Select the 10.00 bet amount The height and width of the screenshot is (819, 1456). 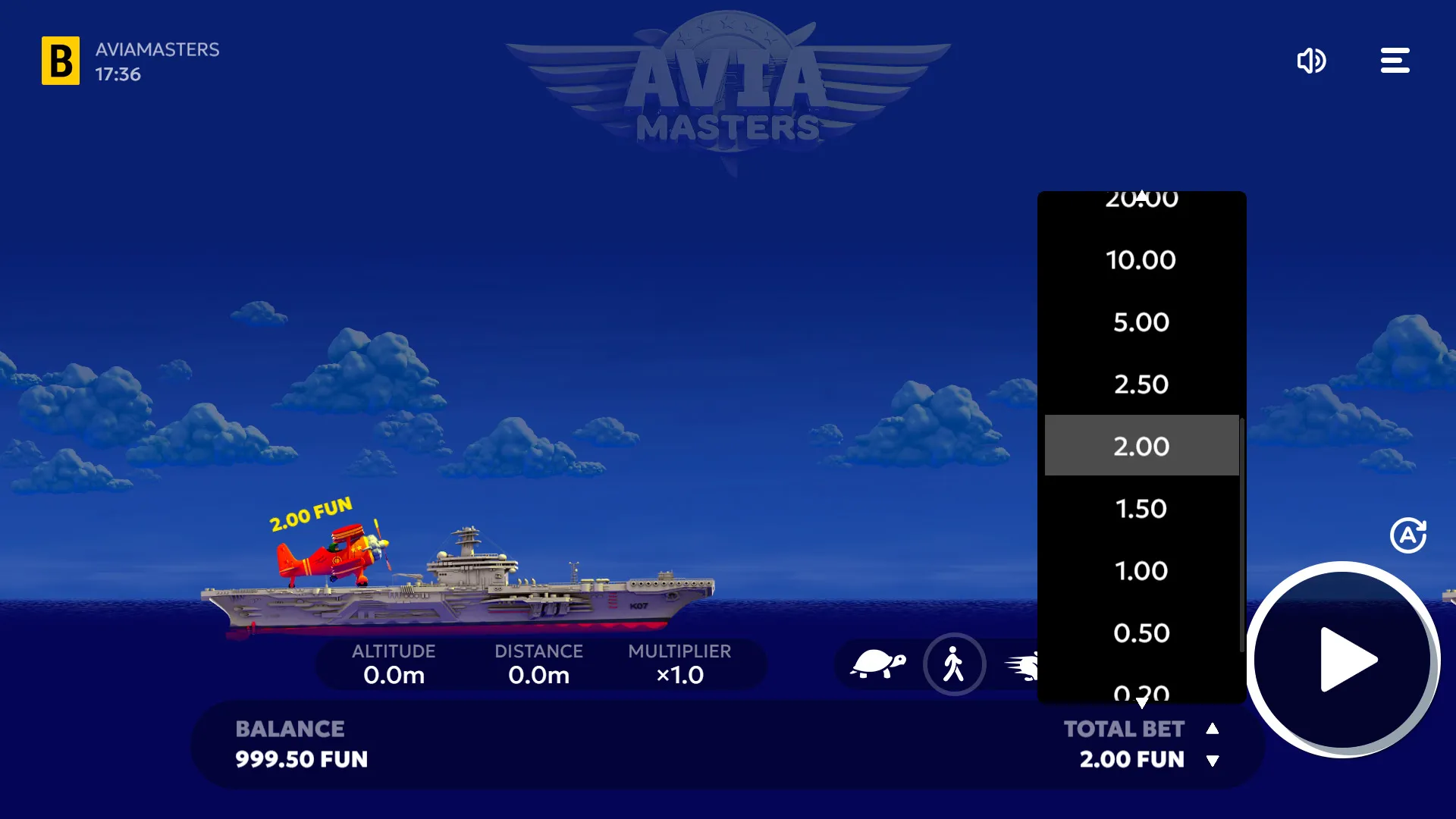click(x=1141, y=260)
